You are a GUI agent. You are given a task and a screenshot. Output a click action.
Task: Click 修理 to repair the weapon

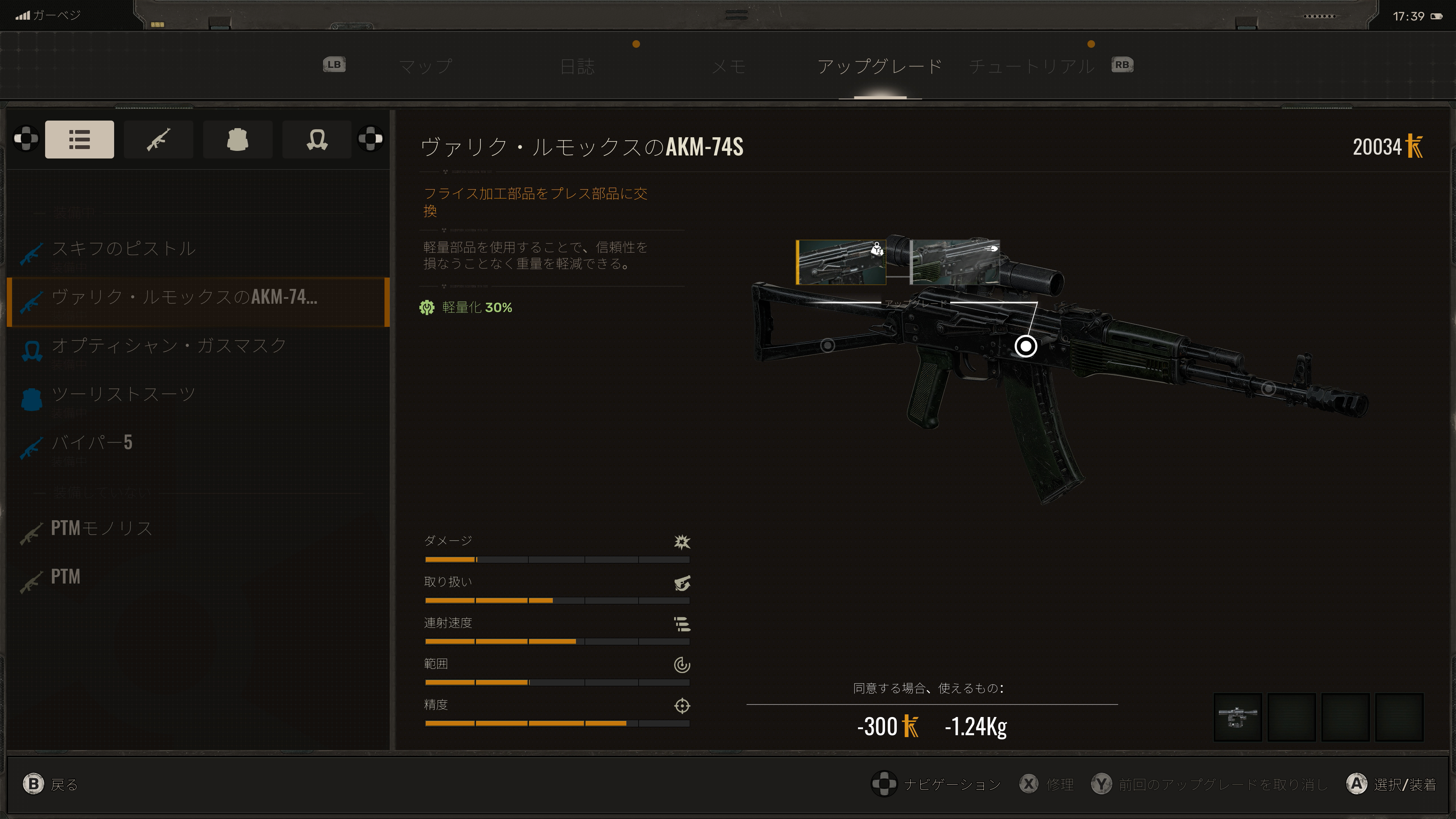pyautogui.click(x=1061, y=784)
